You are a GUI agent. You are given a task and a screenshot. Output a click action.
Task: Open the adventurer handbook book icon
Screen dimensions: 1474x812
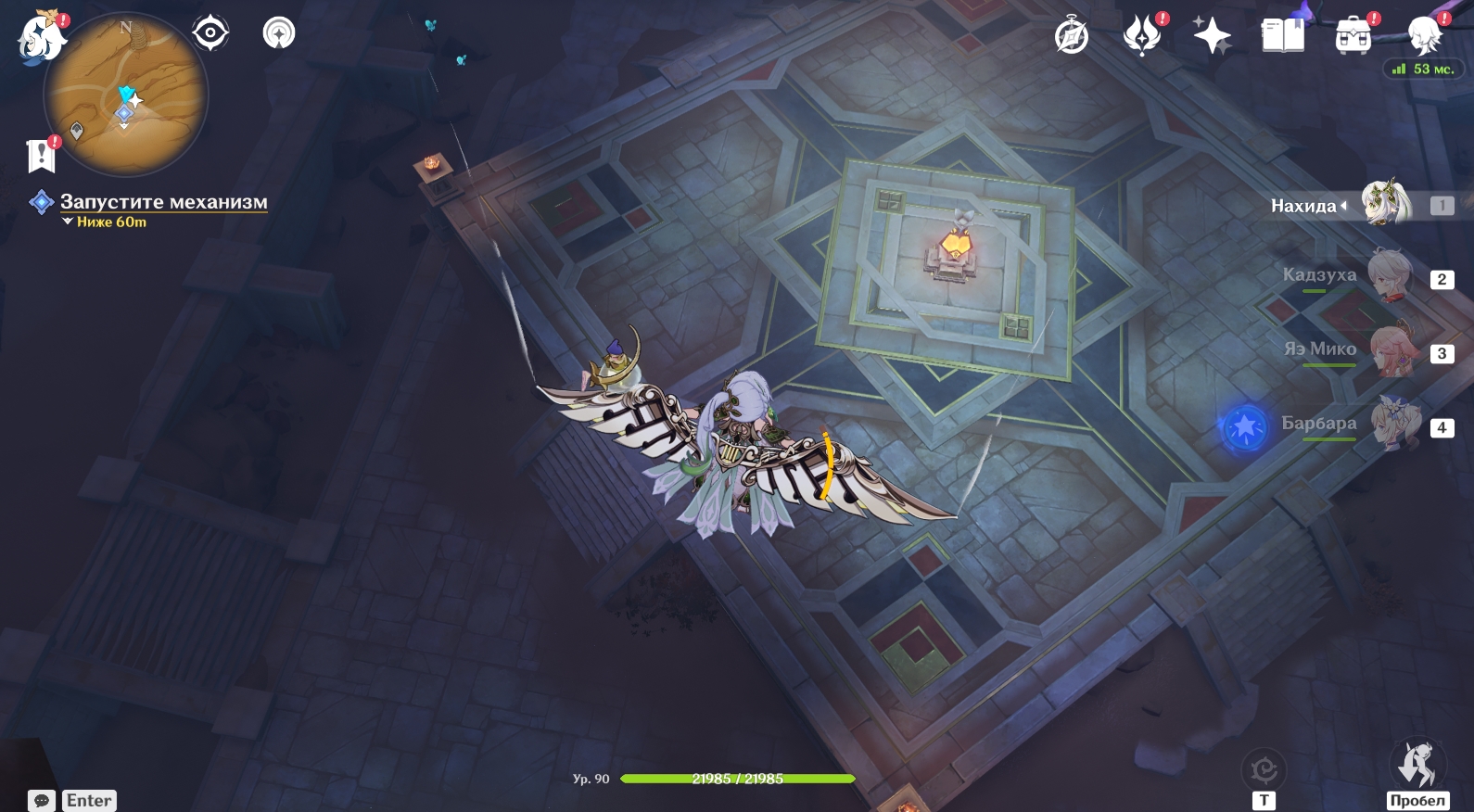coord(1282,37)
